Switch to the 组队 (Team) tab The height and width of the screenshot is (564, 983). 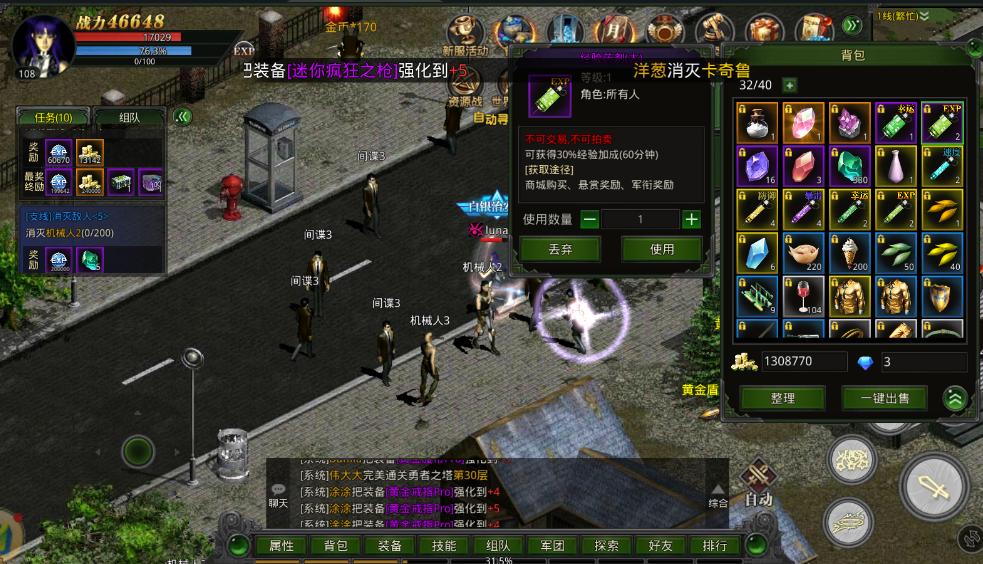click(x=130, y=117)
